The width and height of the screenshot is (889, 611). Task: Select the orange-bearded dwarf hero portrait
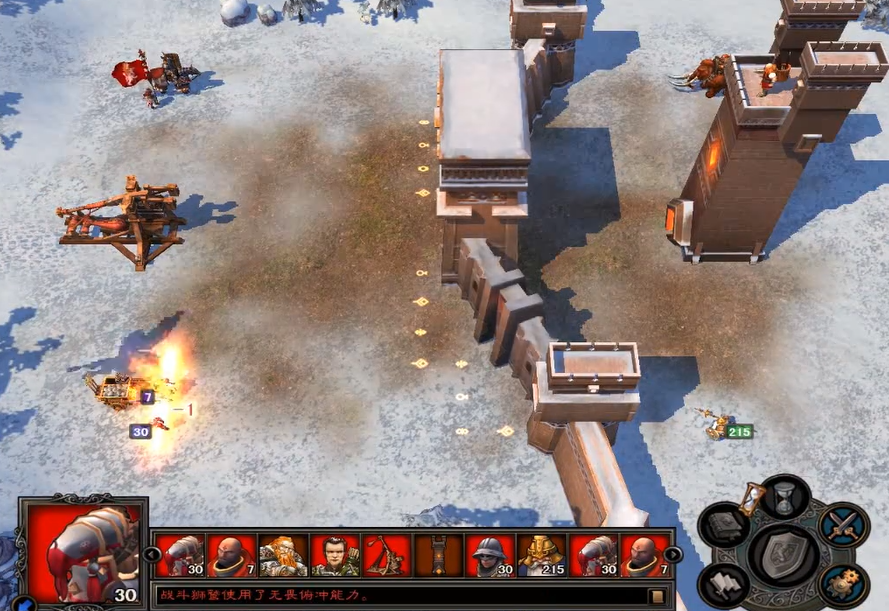click(x=283, y=555)
